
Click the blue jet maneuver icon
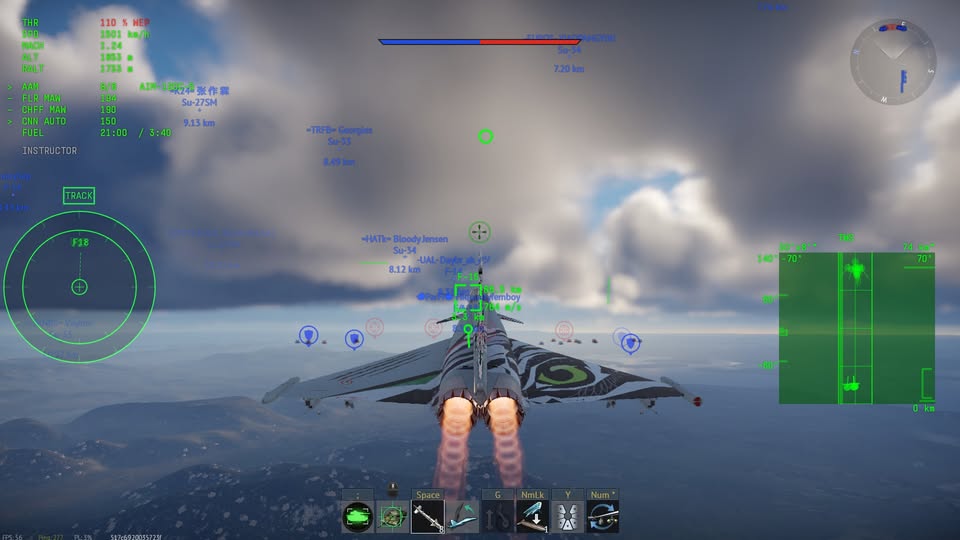tap(462, 517)
